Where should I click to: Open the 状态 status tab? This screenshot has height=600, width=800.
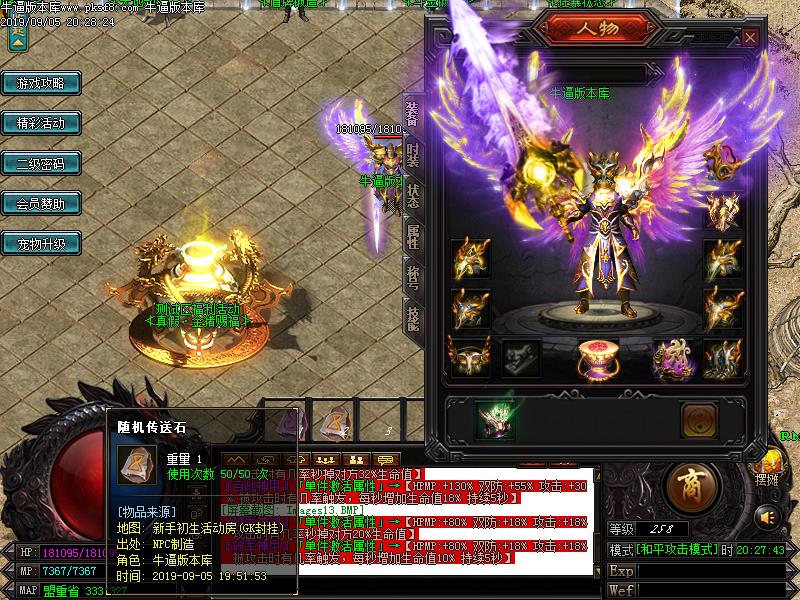(x=412, y=195)
